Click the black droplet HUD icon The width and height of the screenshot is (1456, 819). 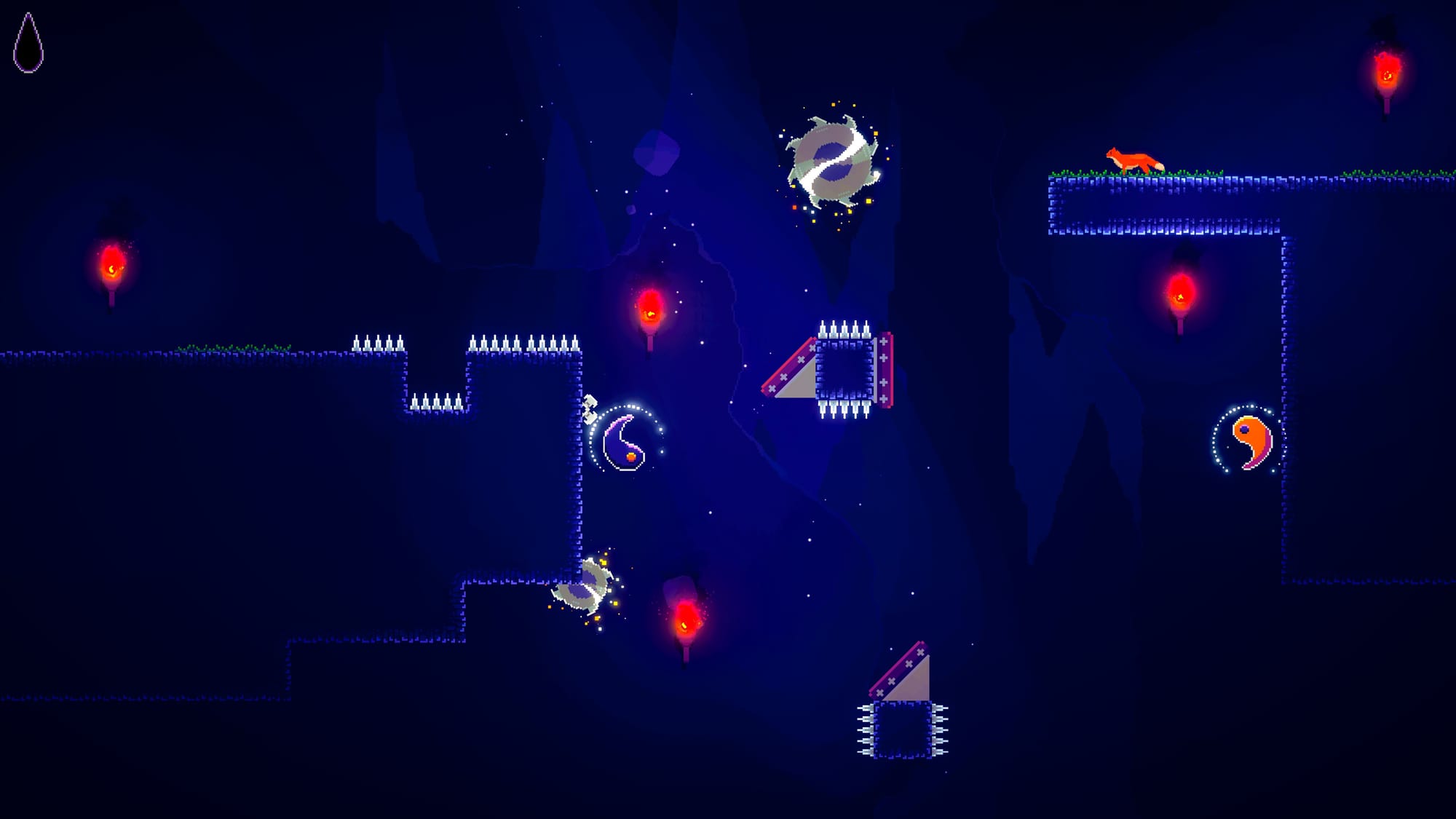(x=28, y=47)
